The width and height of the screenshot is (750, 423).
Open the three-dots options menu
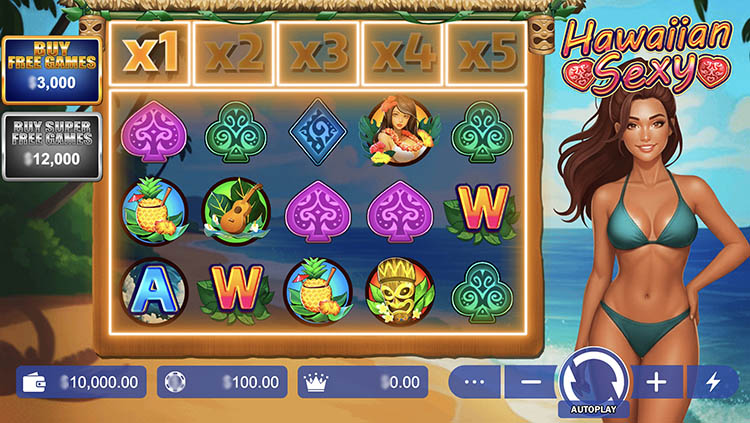coord(475,382)
